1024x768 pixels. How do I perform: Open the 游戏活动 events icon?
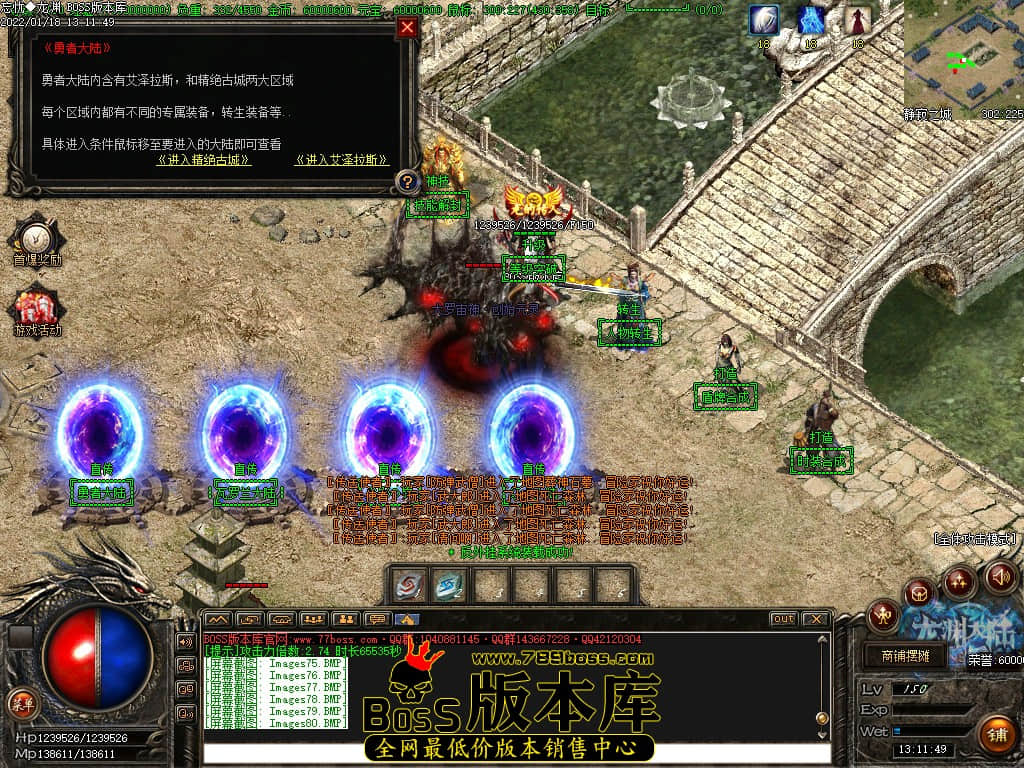(x=37, y=308)
